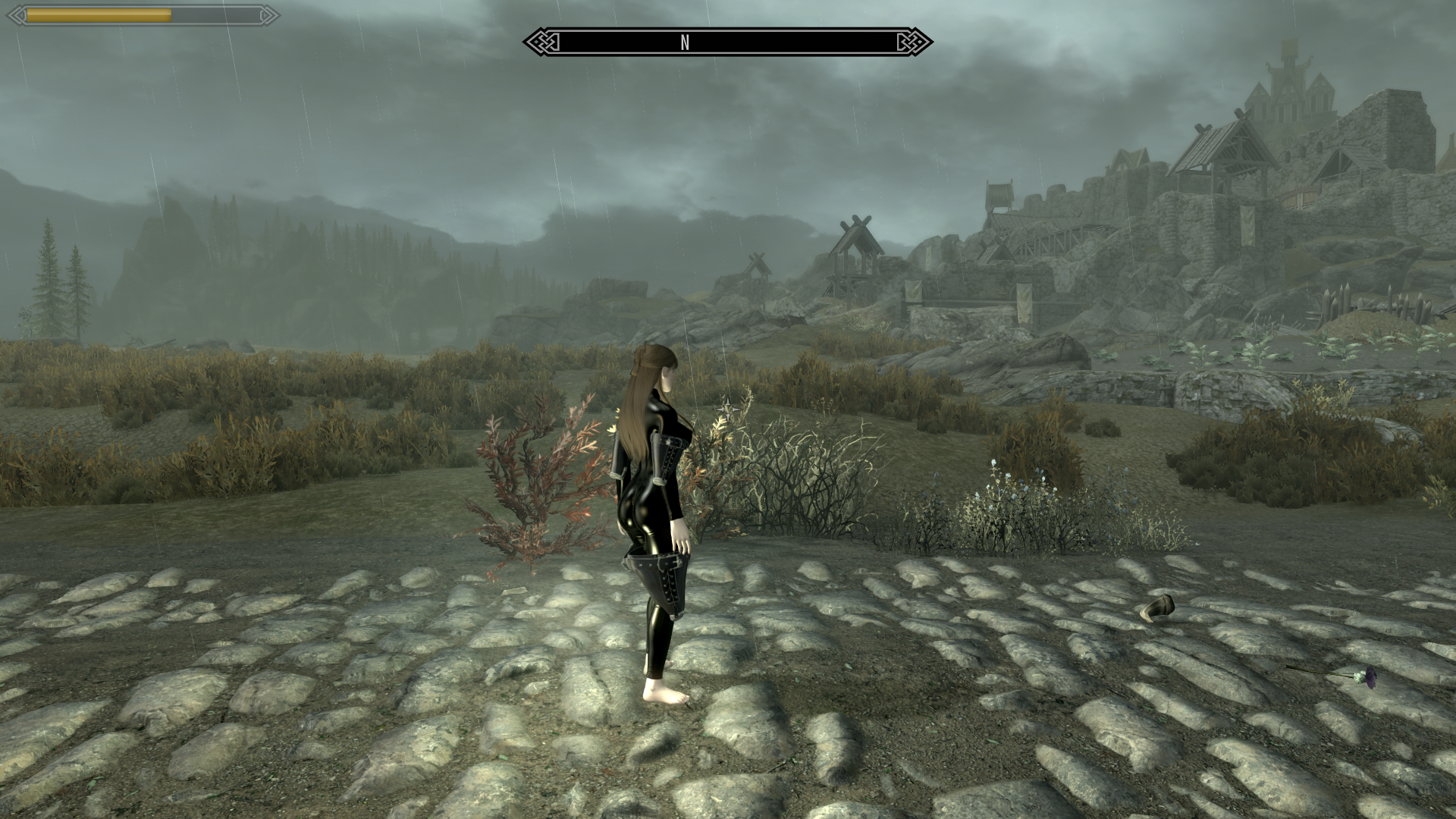Click the North marker on the compass bar

[685, 42]
